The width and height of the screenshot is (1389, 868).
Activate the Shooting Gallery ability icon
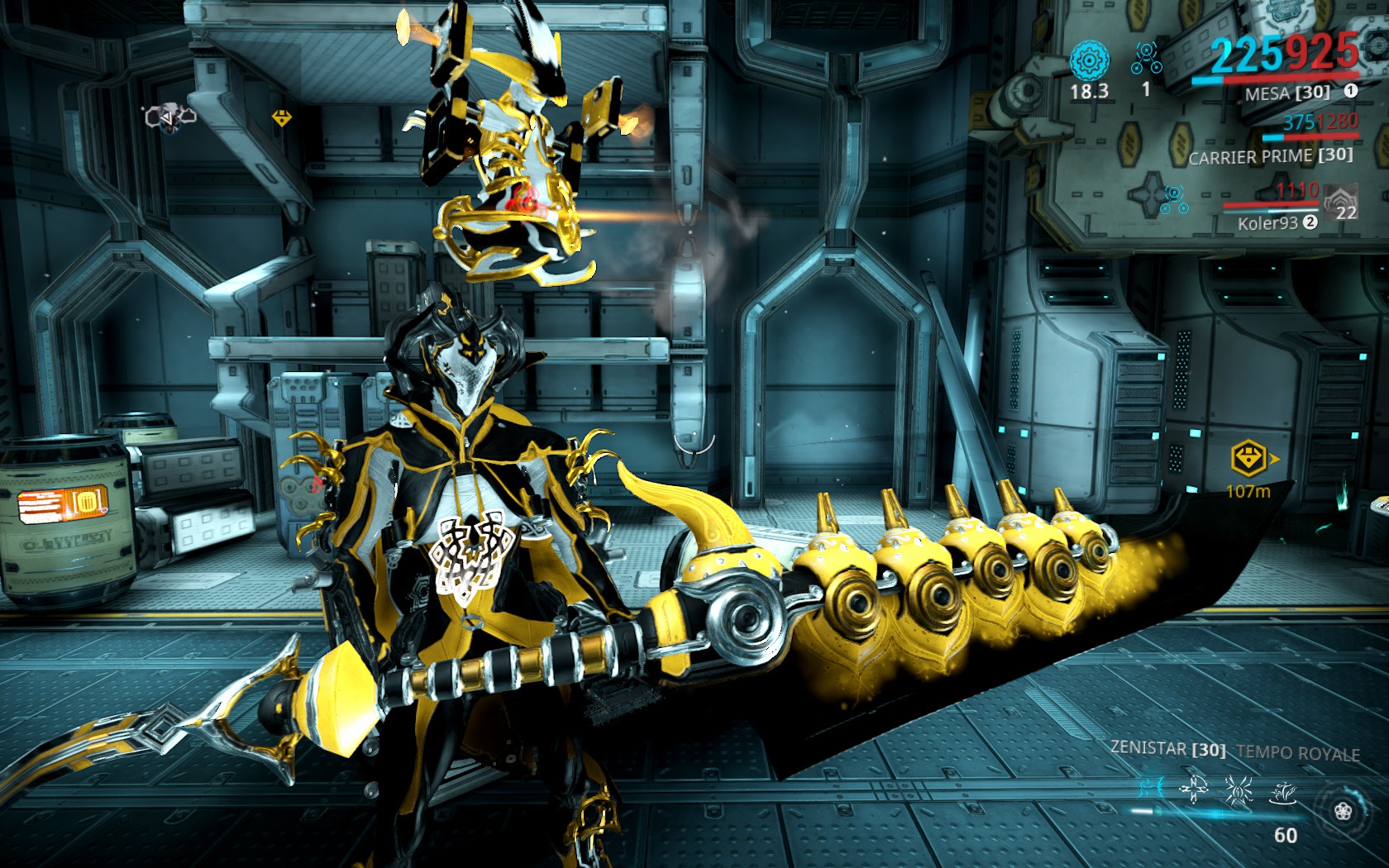tap(1193, 790)
